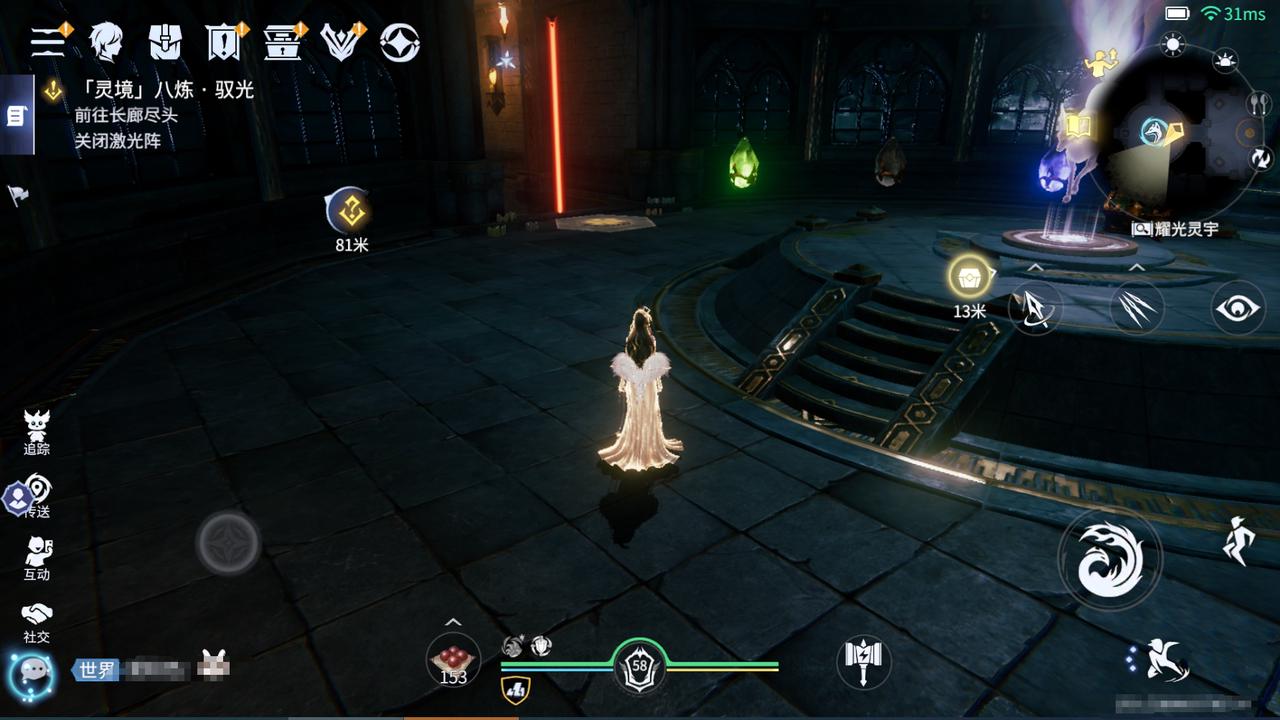1280x720 pixels.
Task: Open the treasure chest icon
Action: (x=282, y=42)
